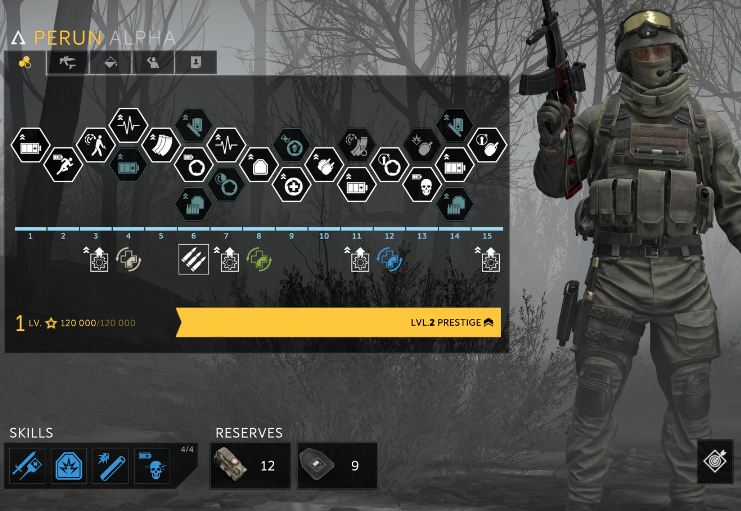Image resolution: width=741 pixels, height=511 pixels.
Task: Open the supply crate reserve with 12
Action: (250, 465)
